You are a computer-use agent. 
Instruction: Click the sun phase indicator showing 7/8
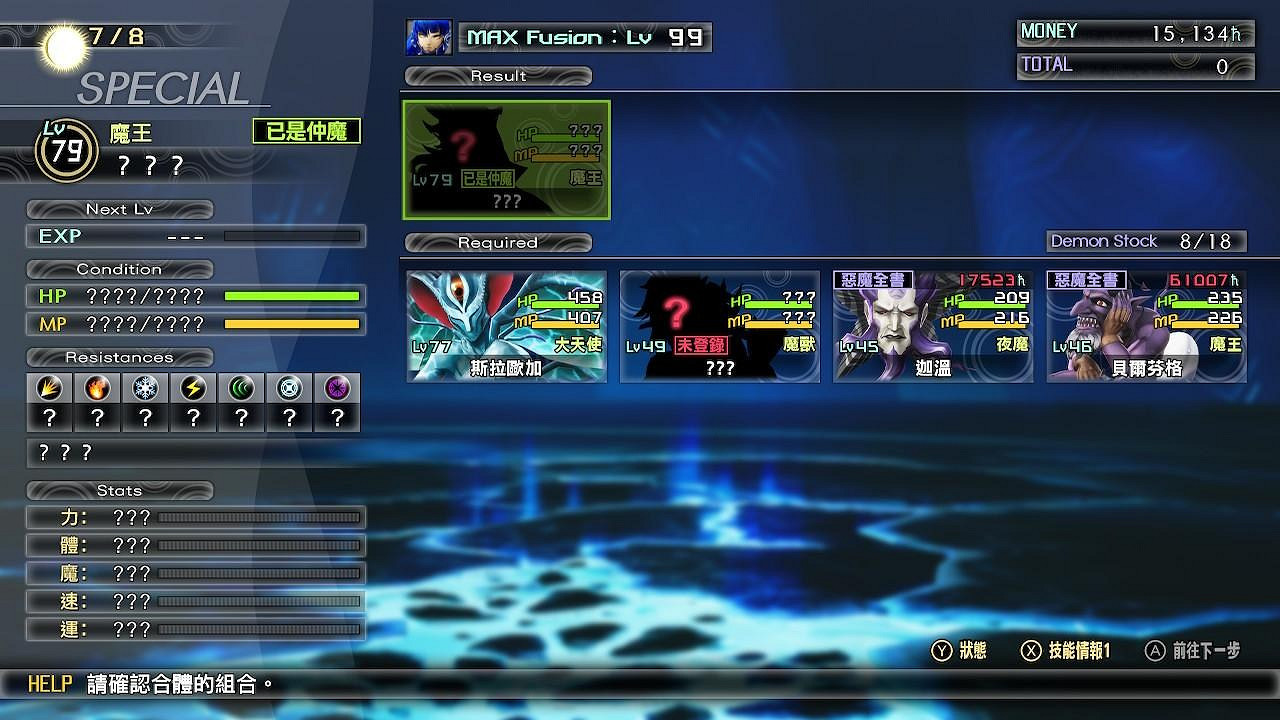(60, 40)
